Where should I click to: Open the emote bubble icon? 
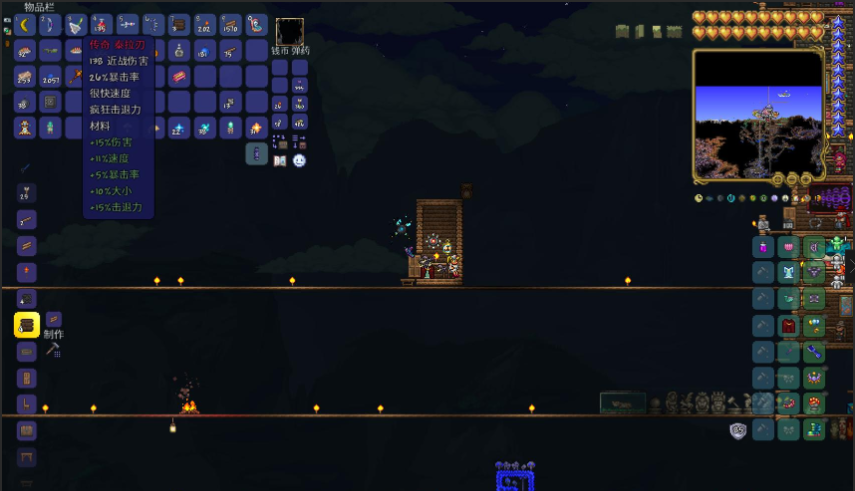tap(299, 160)
